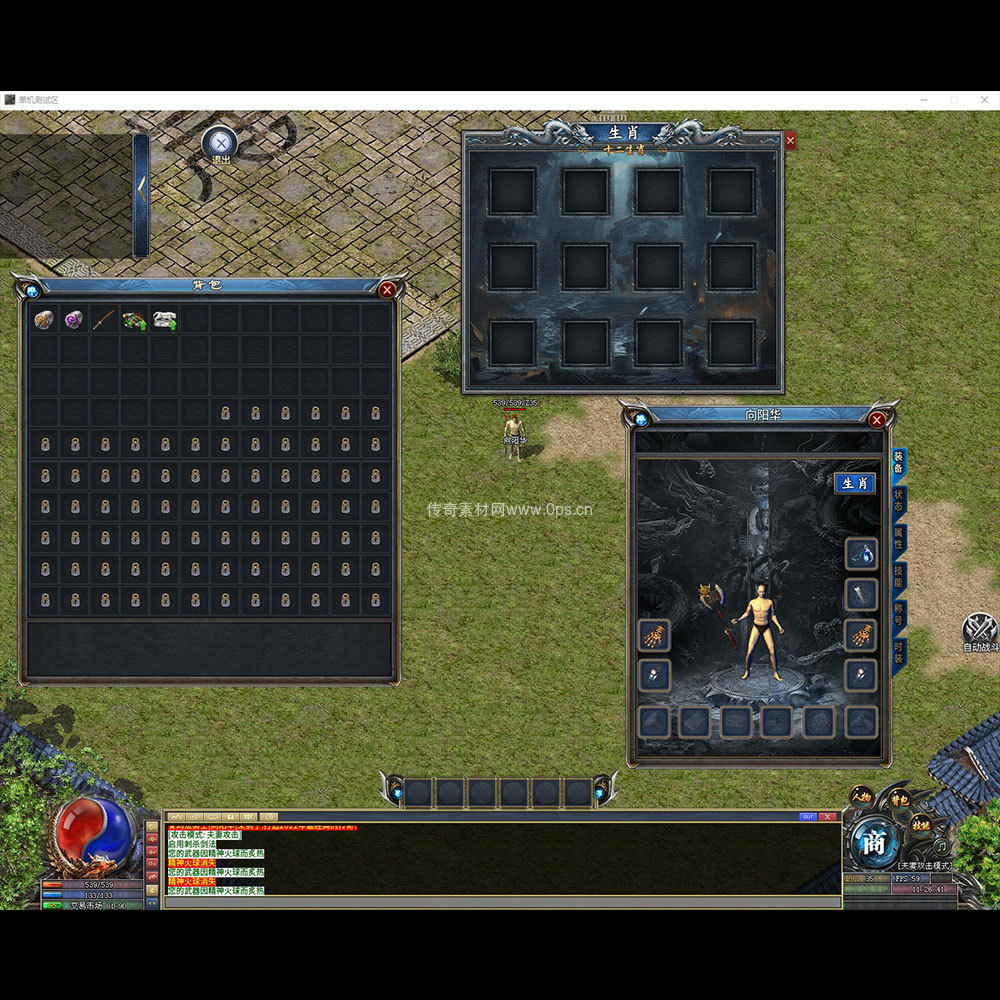Click the 退出 exit button
The width and height of the screenshot is (1000, 1000).
[x=220, y=142]
